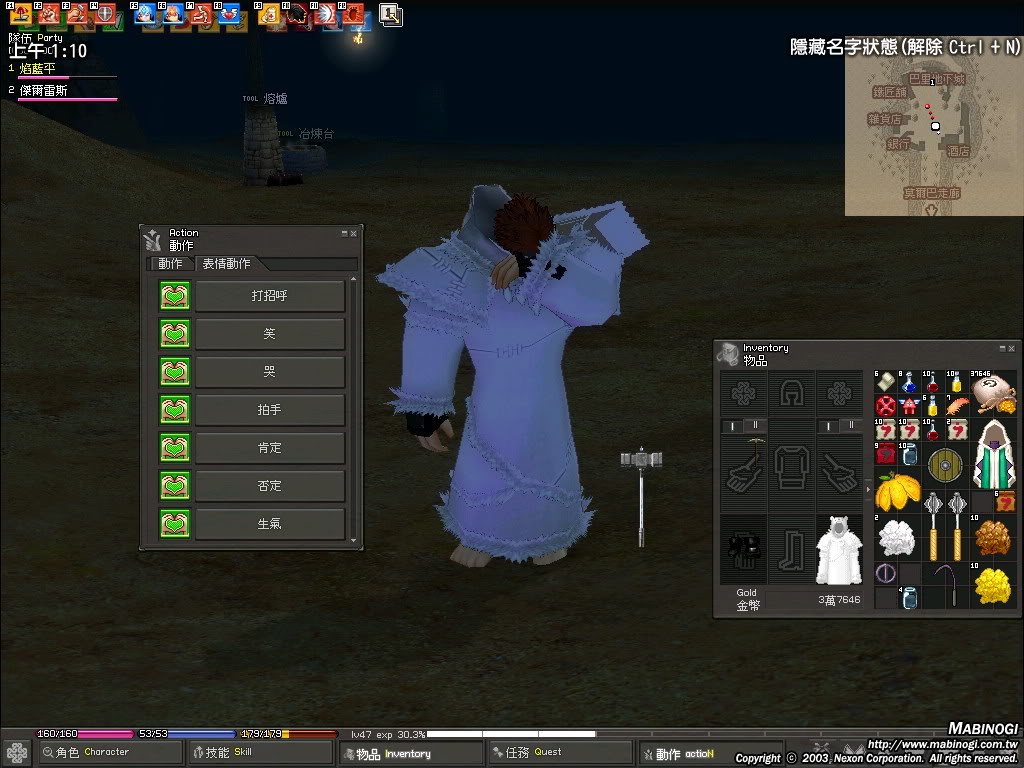Trigger the 拍手 (clap) emote
This screenshot has height=768, width=1024.
click(269, 410)
